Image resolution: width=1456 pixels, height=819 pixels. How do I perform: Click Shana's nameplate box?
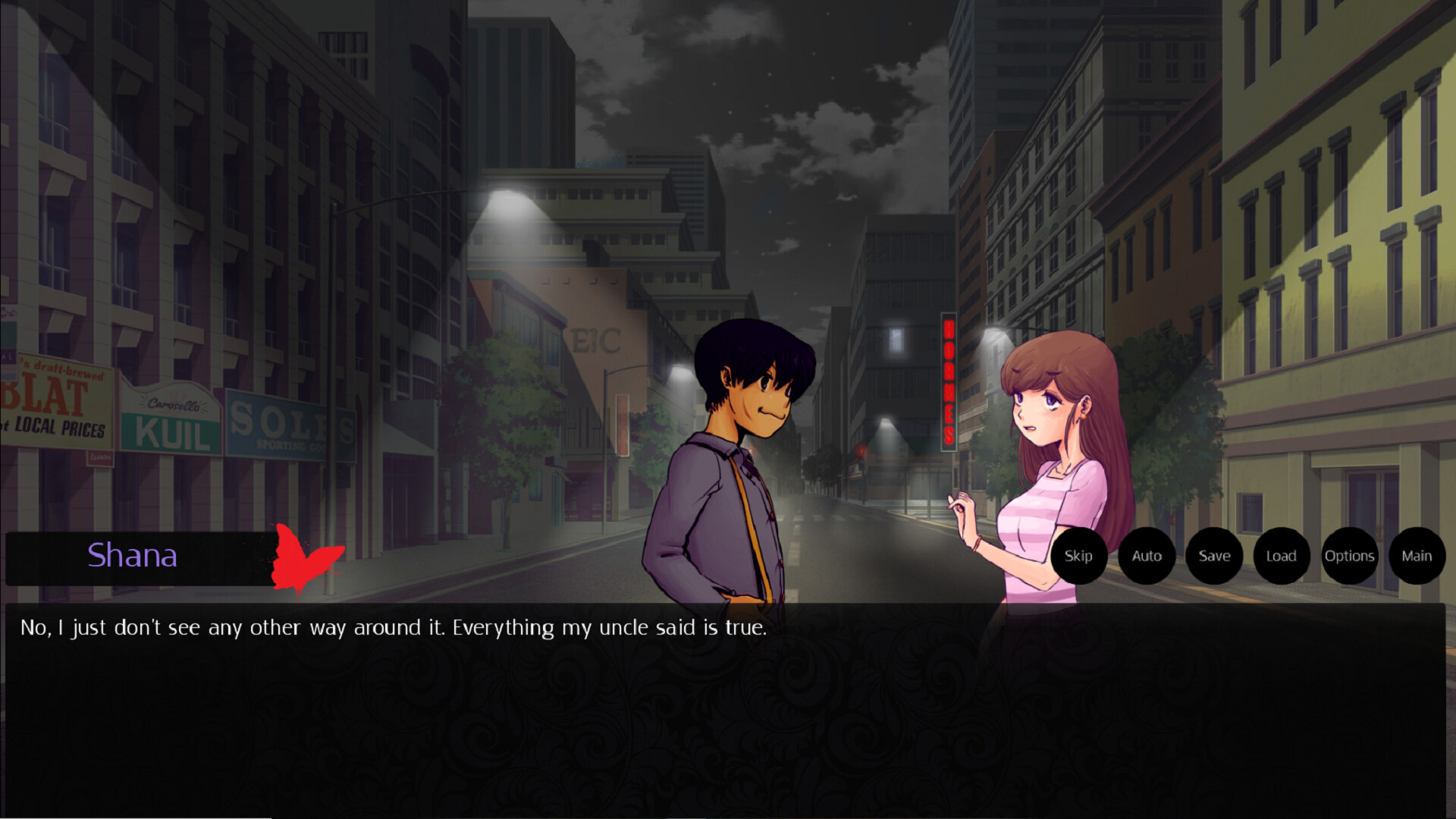click(133, 557)
